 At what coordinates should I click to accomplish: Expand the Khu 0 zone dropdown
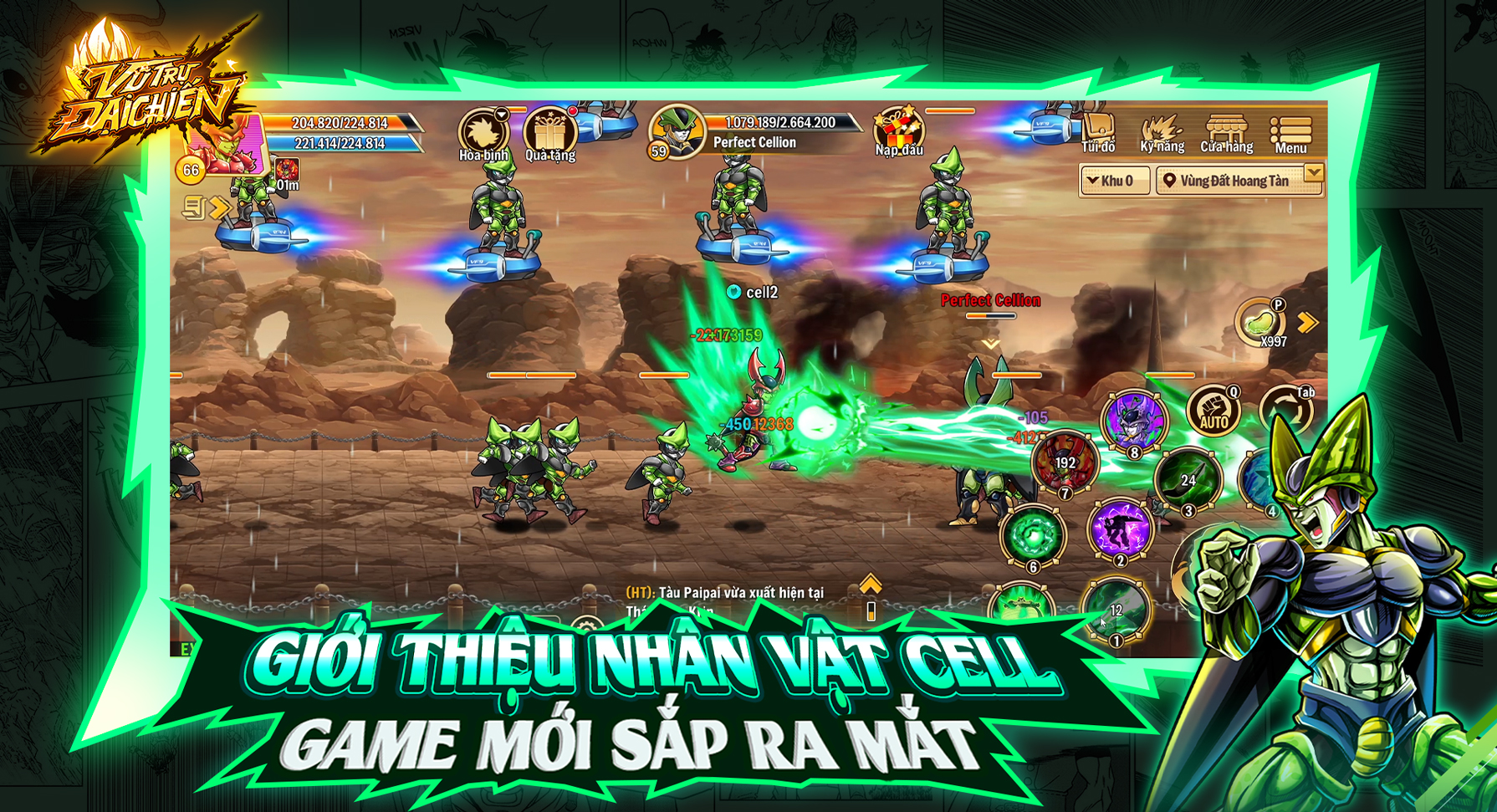pyautogui.click(x=1113, y=181)
